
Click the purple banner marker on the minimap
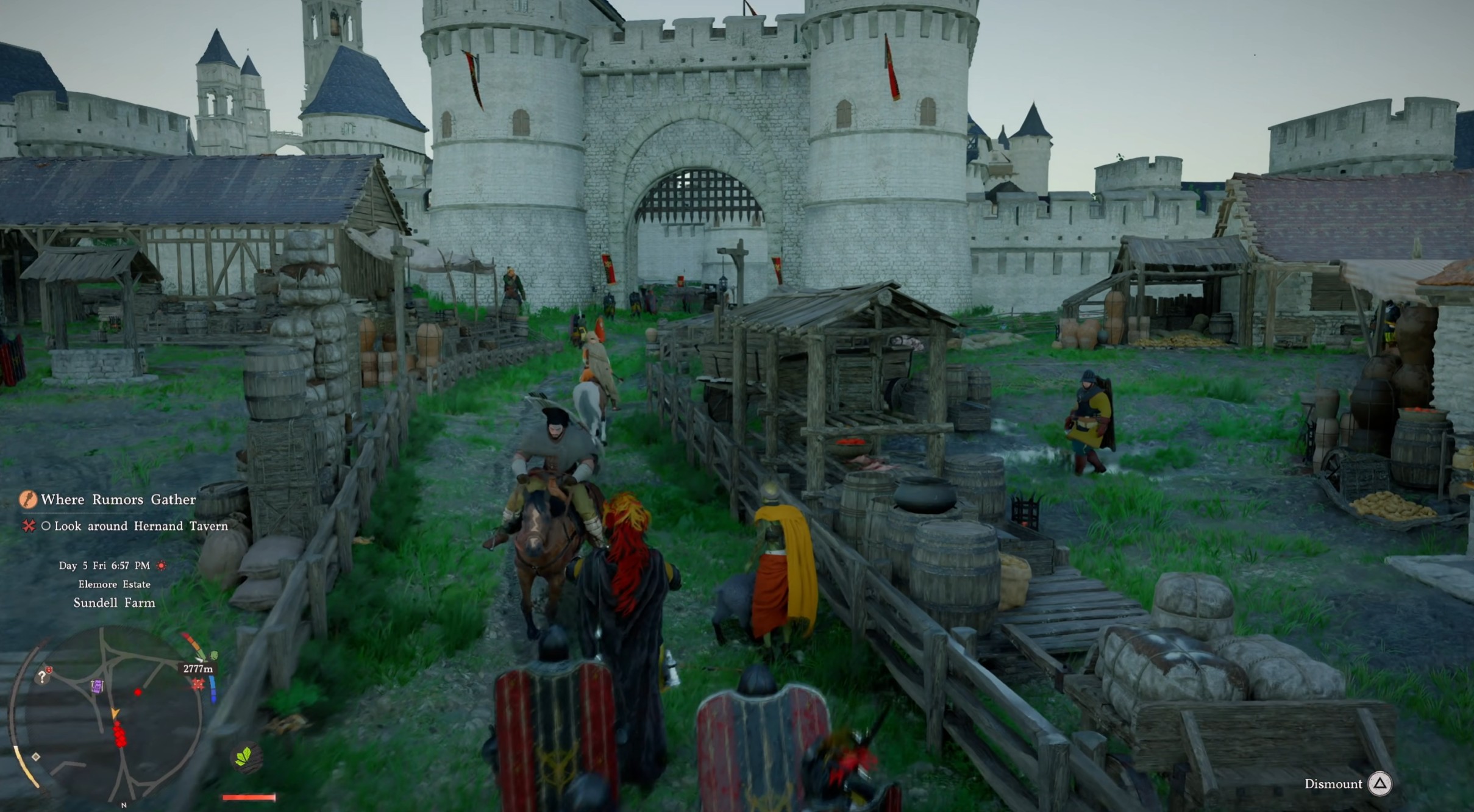pos(97,686)
